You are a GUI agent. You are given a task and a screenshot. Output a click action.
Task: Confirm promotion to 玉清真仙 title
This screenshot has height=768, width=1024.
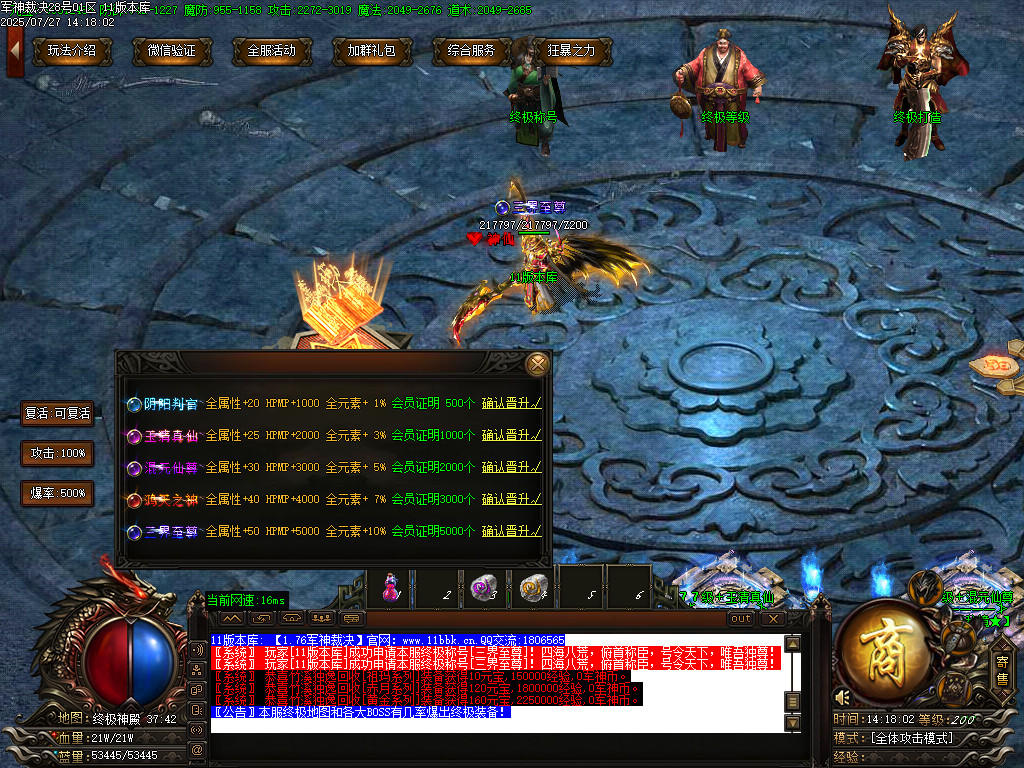[x=511, y=435]
